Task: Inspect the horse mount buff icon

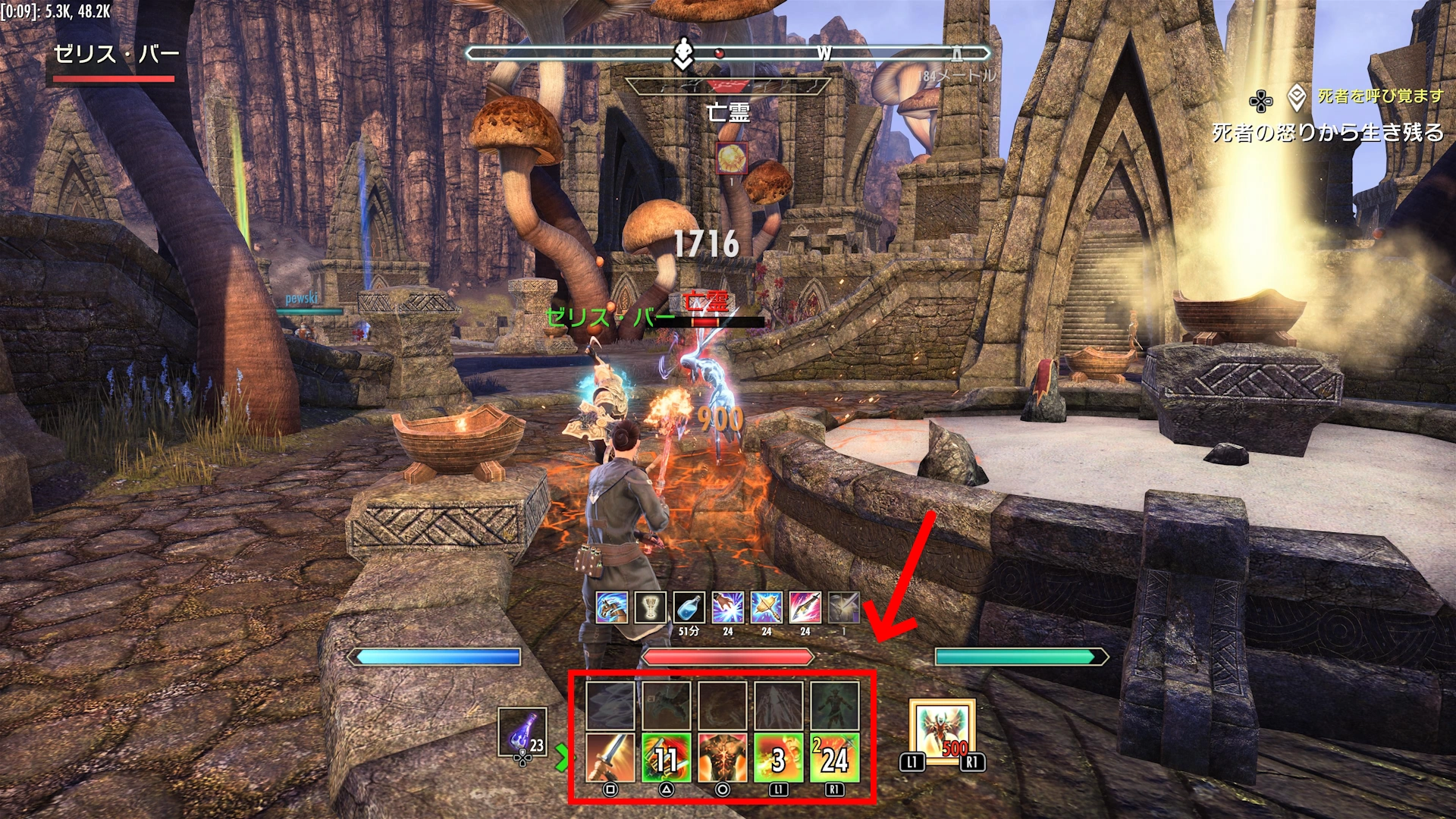Action: (611, 607)
